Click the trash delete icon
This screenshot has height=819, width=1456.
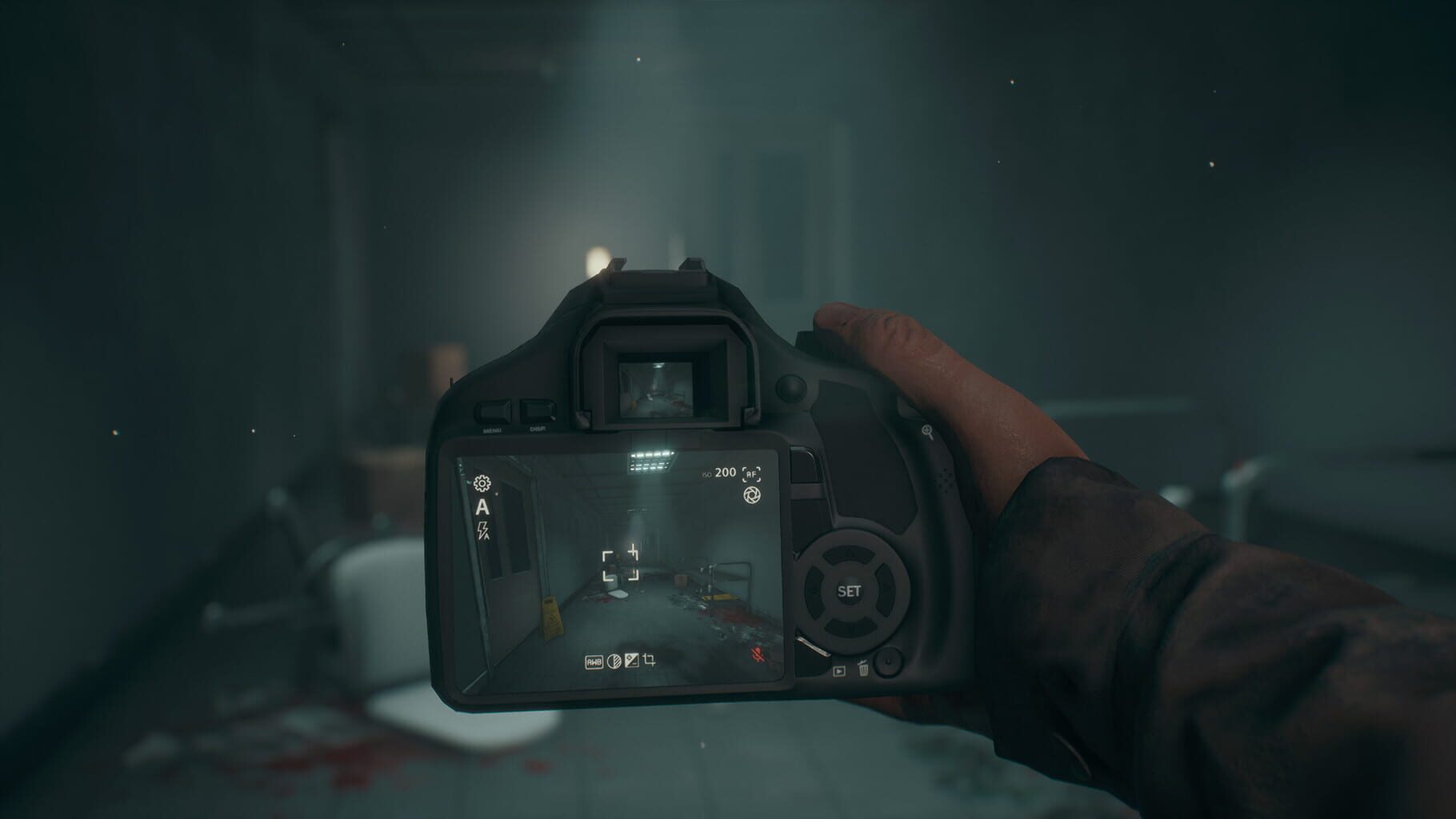point(863,669)
